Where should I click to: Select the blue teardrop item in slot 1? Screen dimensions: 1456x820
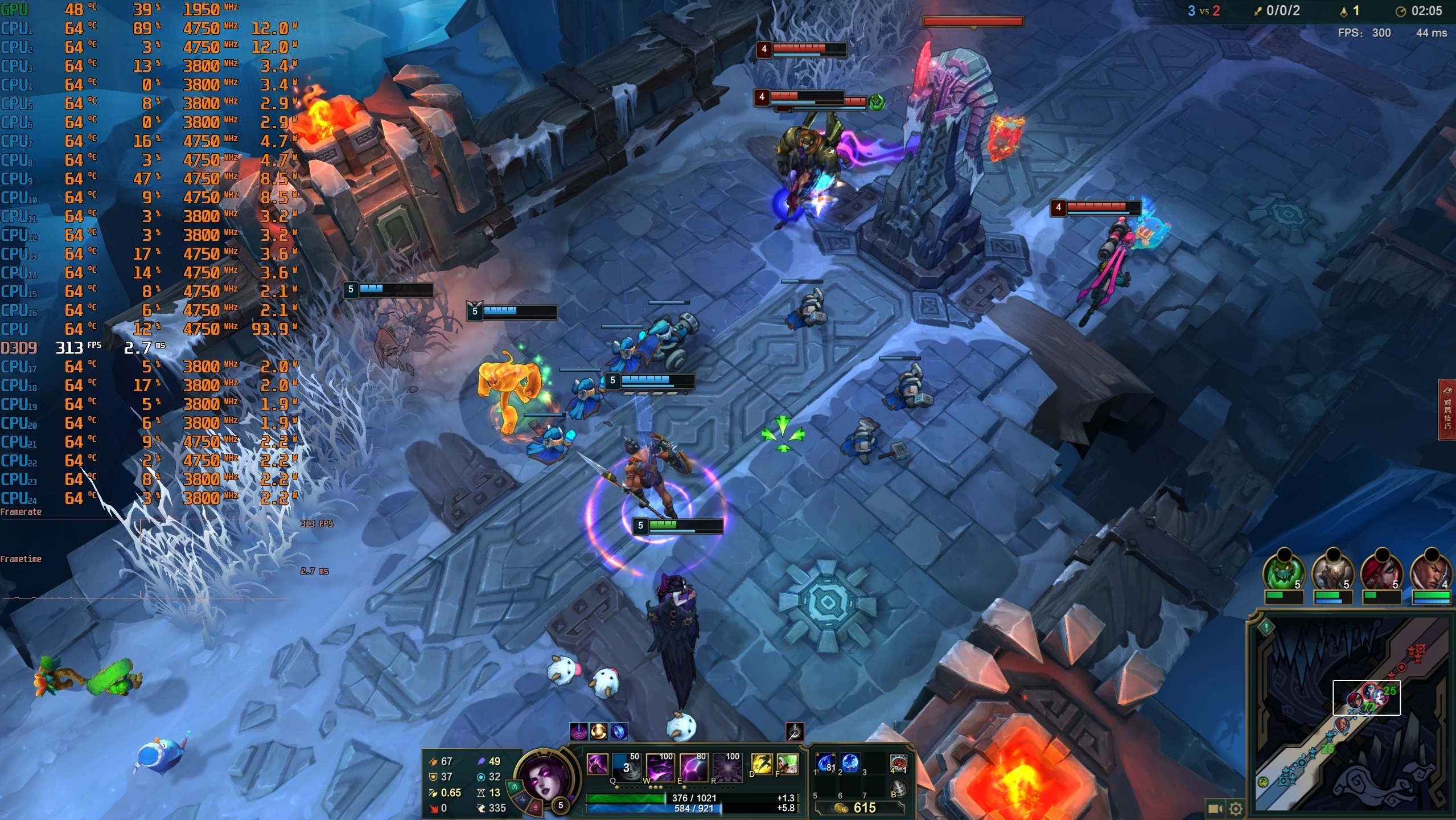pos(825,764)
